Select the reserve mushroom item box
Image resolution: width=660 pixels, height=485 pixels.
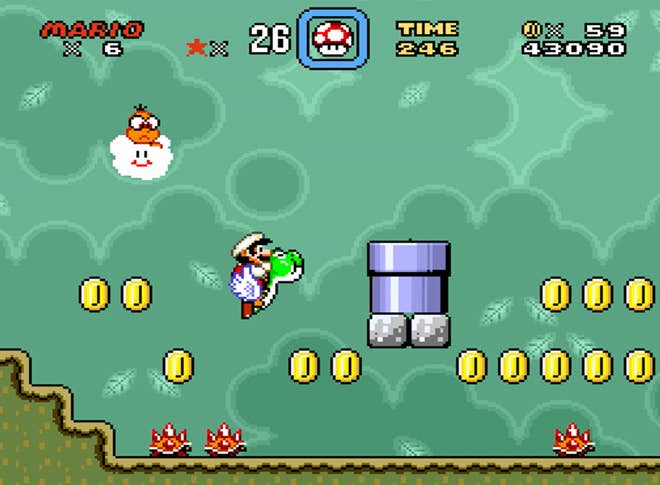point(333,39)
